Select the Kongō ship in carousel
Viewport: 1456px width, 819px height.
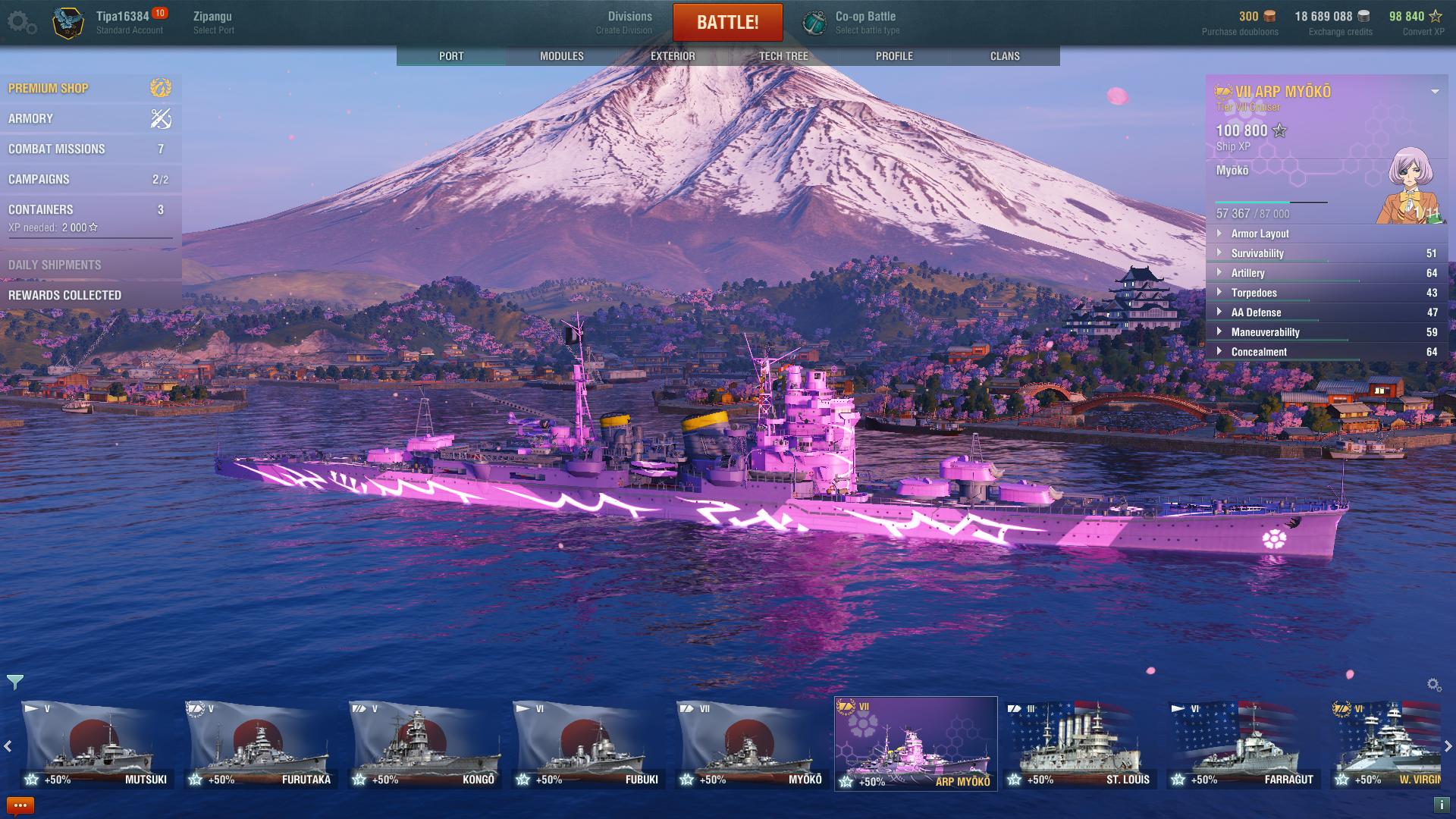(424, 743)
